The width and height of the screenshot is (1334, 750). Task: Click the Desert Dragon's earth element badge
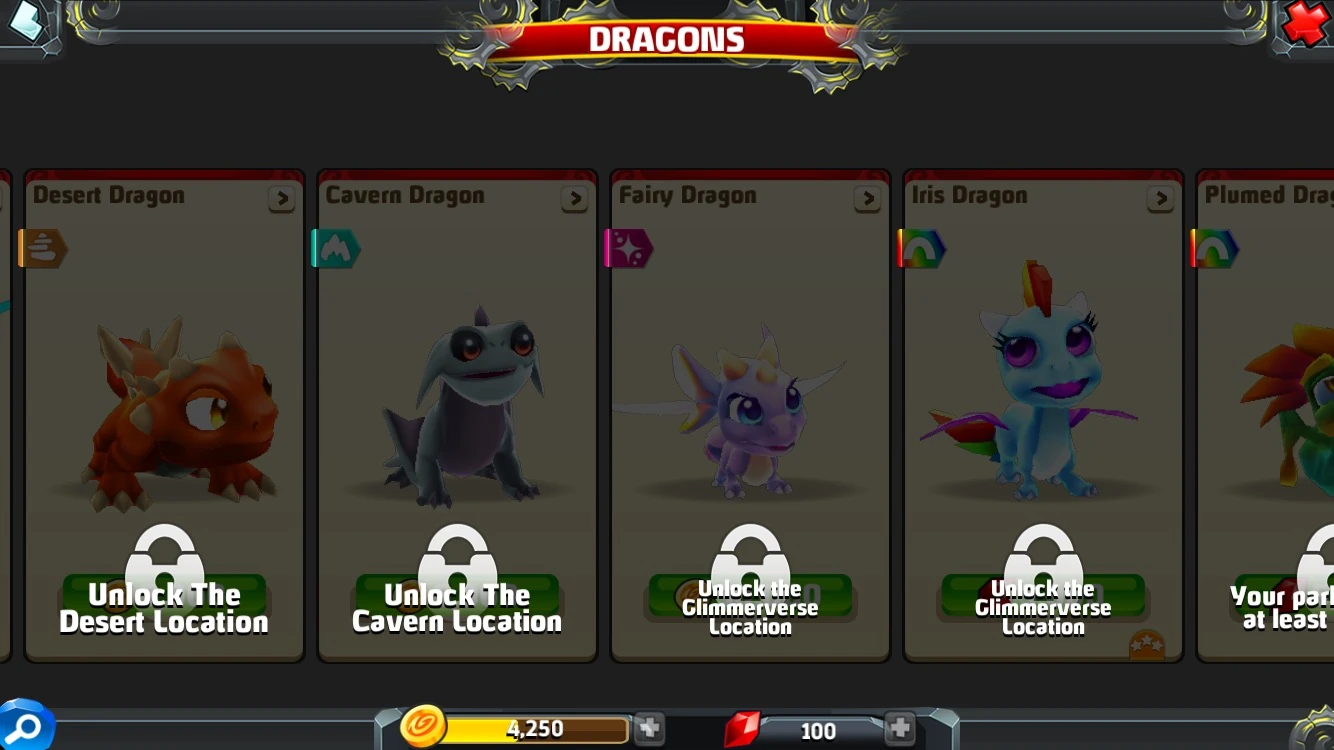coord(42,247)
